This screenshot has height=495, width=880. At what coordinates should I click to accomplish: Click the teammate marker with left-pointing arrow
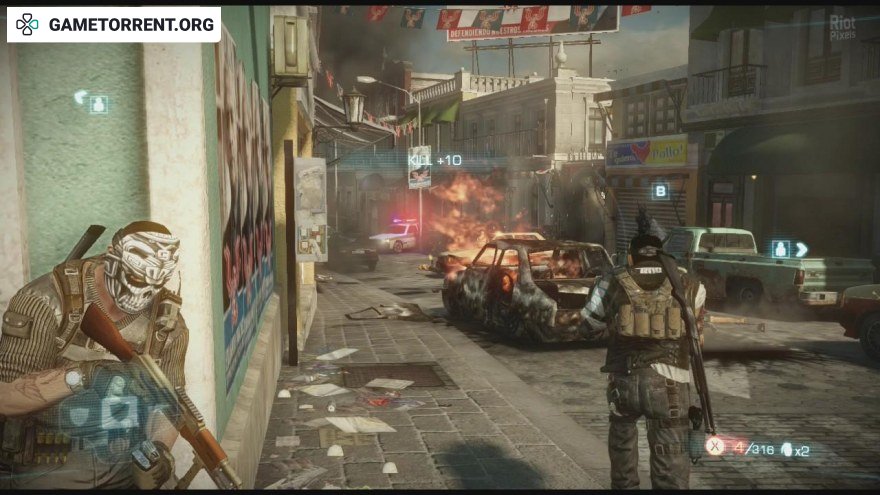[92, 102]
